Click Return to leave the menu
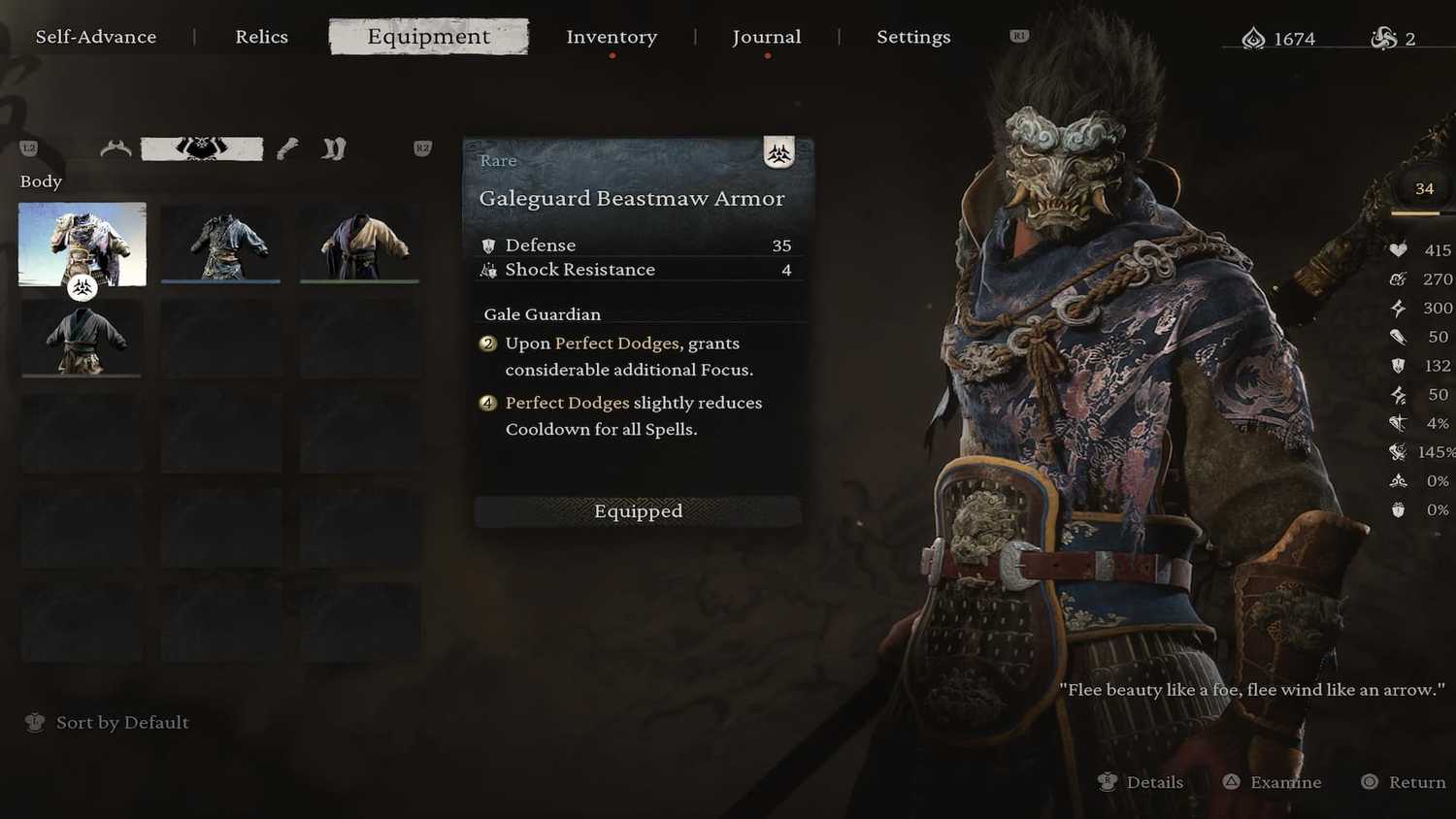 click(x=1404, y=782)
